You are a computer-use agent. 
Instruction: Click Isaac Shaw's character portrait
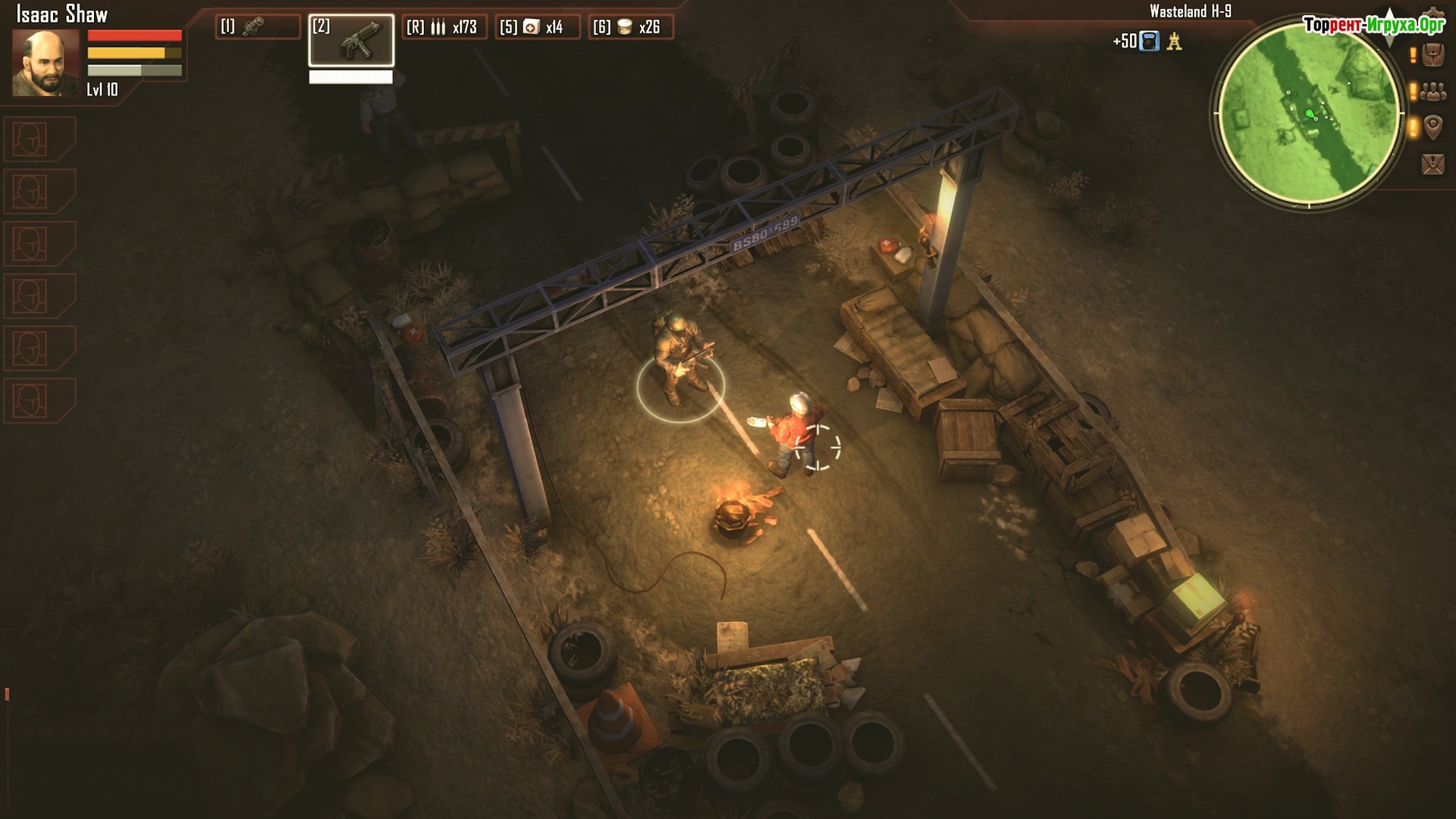tap(45, 64)
